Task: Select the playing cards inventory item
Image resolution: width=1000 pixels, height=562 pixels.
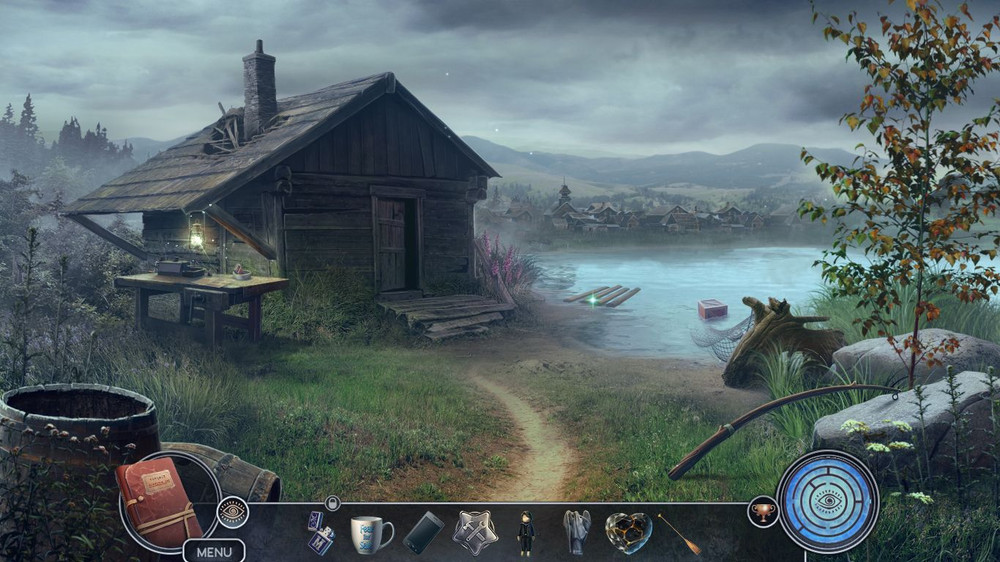Action: point(319,533)
